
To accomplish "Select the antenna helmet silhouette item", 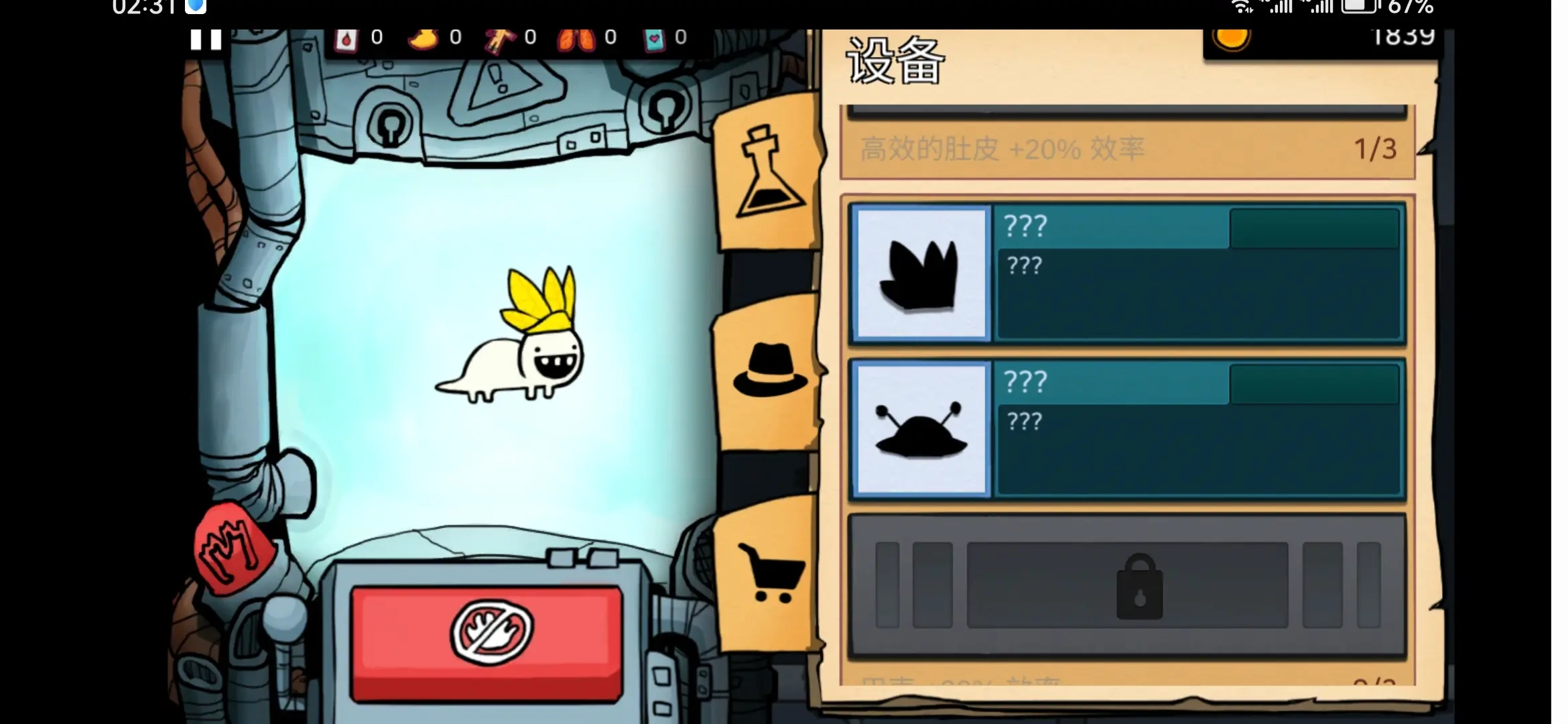I will click(921, 430).
